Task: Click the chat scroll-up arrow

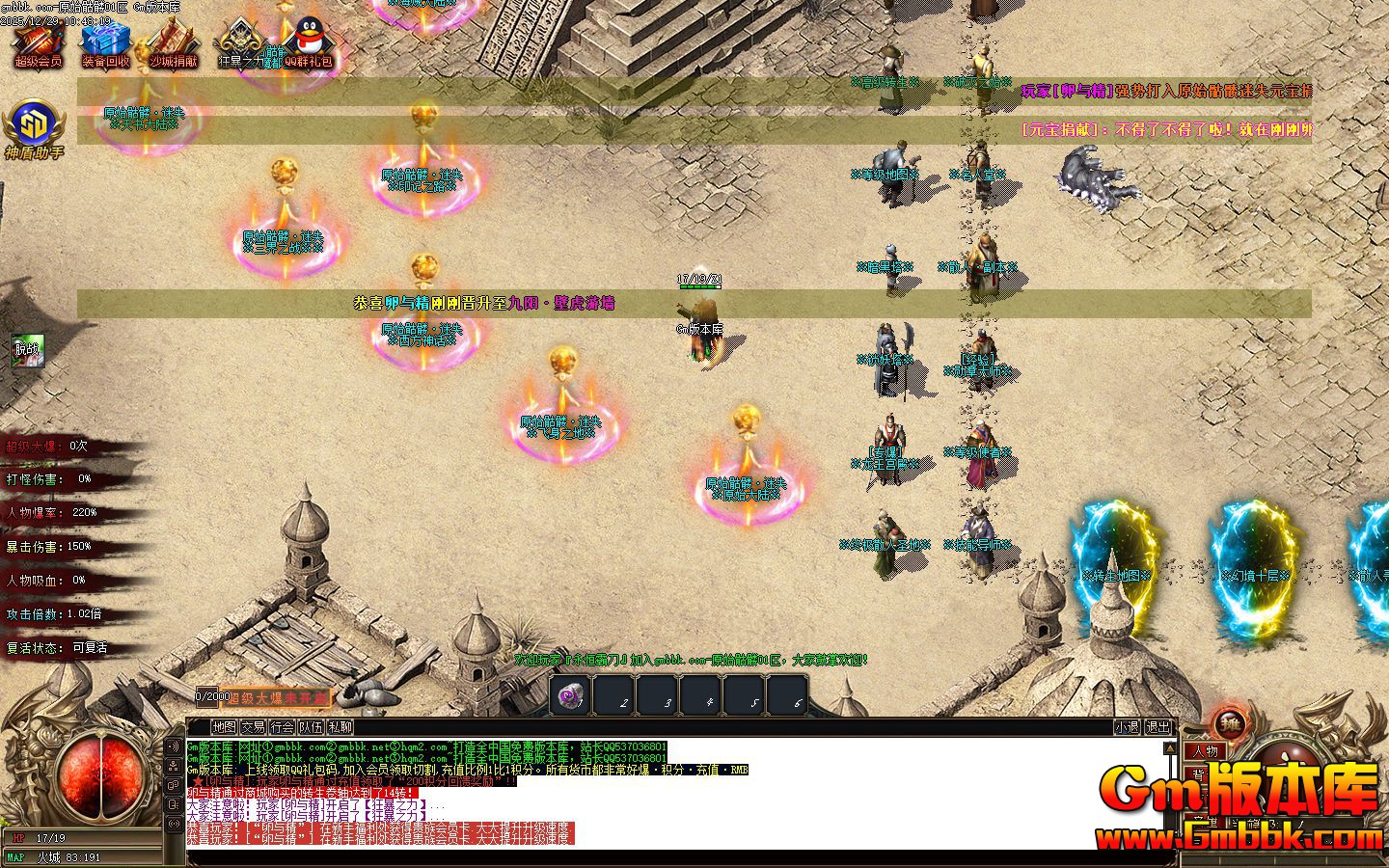Action: (1170, 748)
